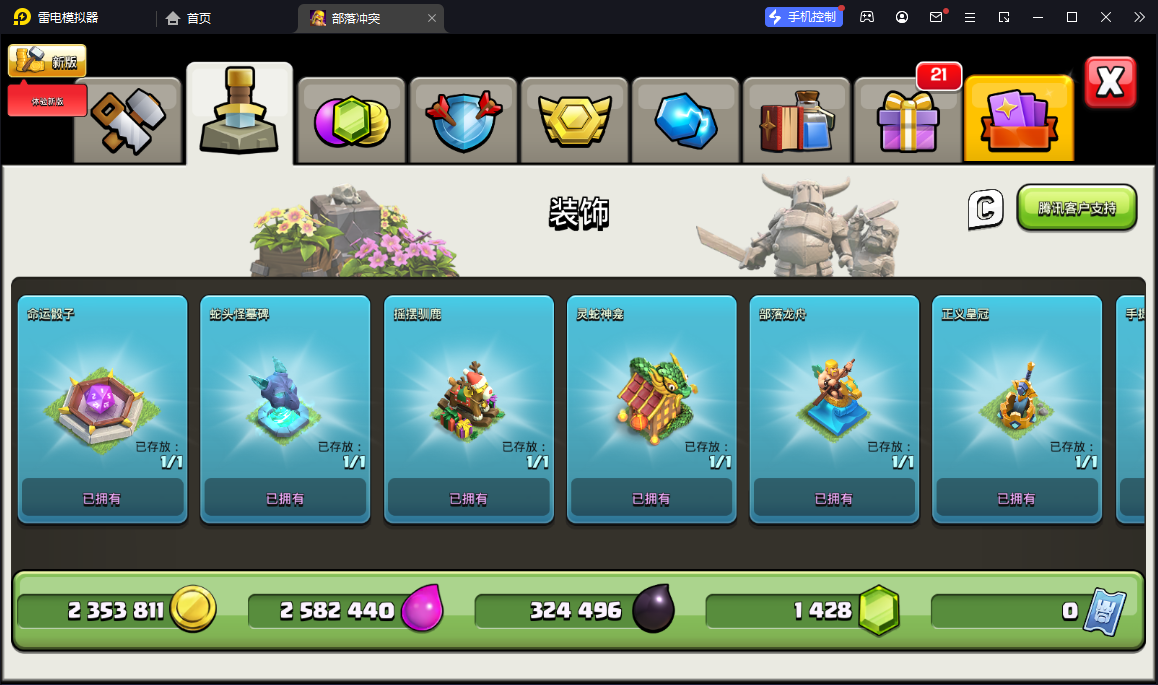The height and width of the screenshot is (685, 1158).
Task: Click the white C logo icon
Action: pos(985,209)
